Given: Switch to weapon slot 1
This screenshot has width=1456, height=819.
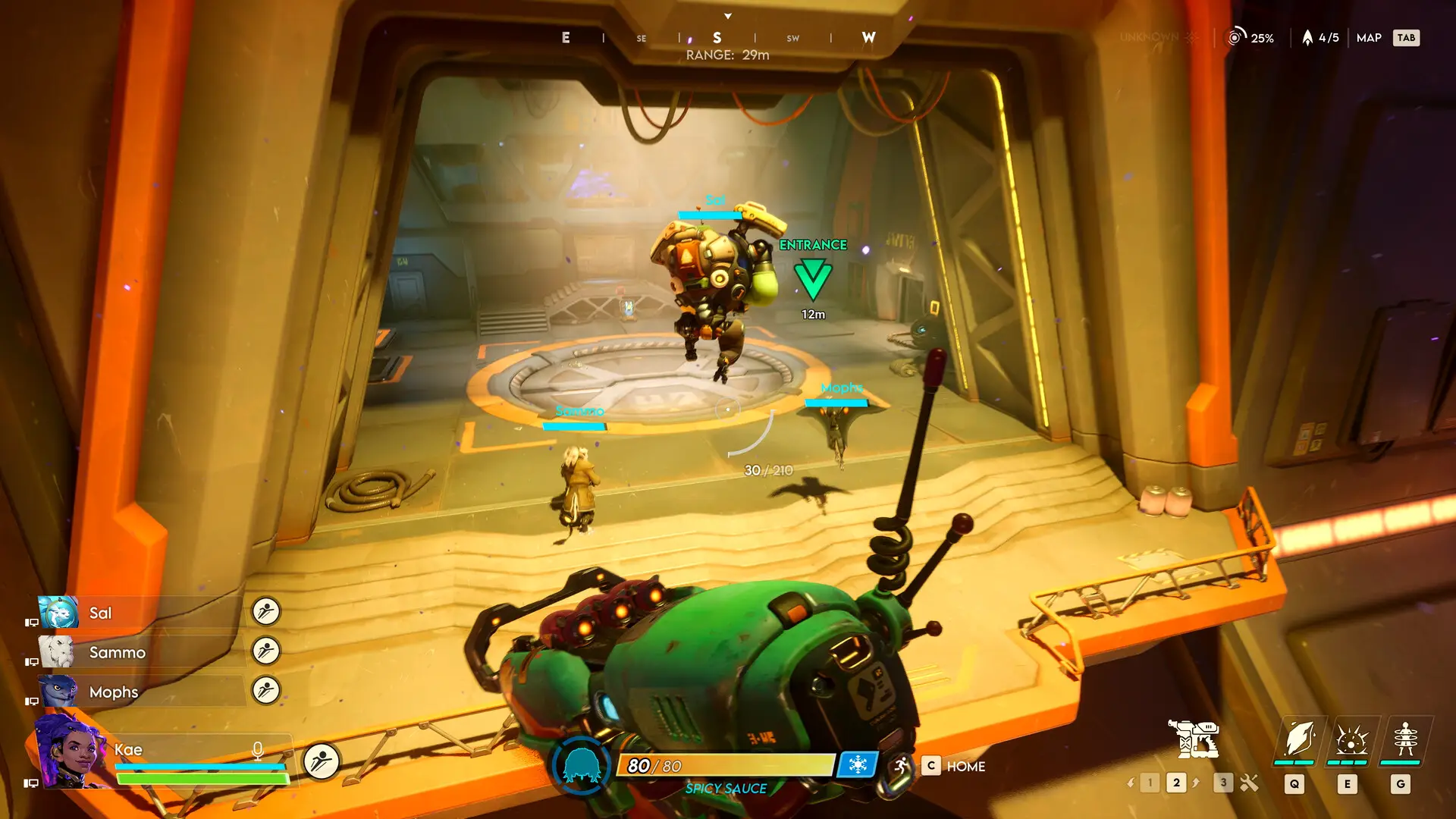Looking at the screenshot, I should [1150, 782].
